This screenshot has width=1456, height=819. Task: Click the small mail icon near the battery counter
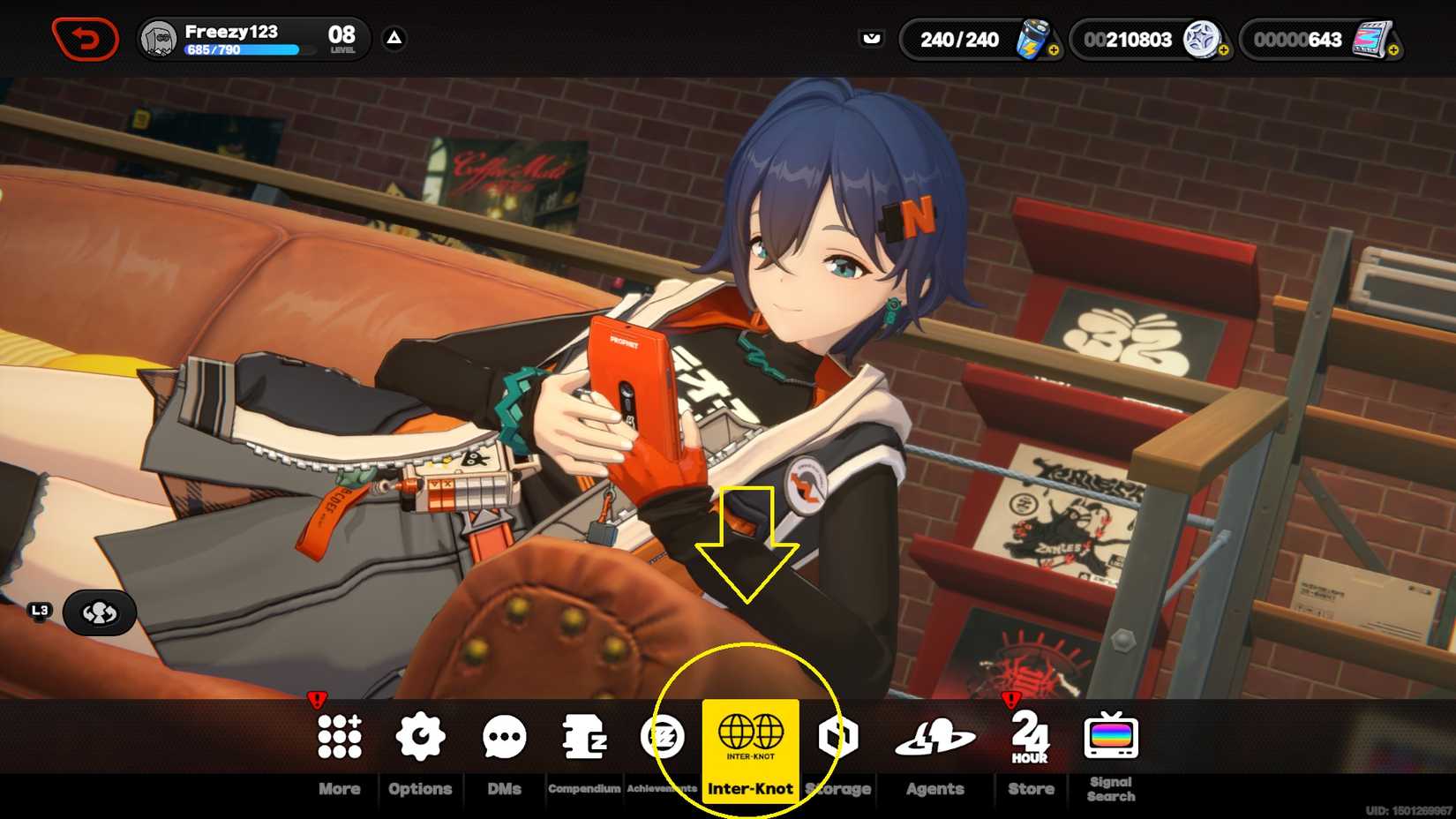coord(872,38)
